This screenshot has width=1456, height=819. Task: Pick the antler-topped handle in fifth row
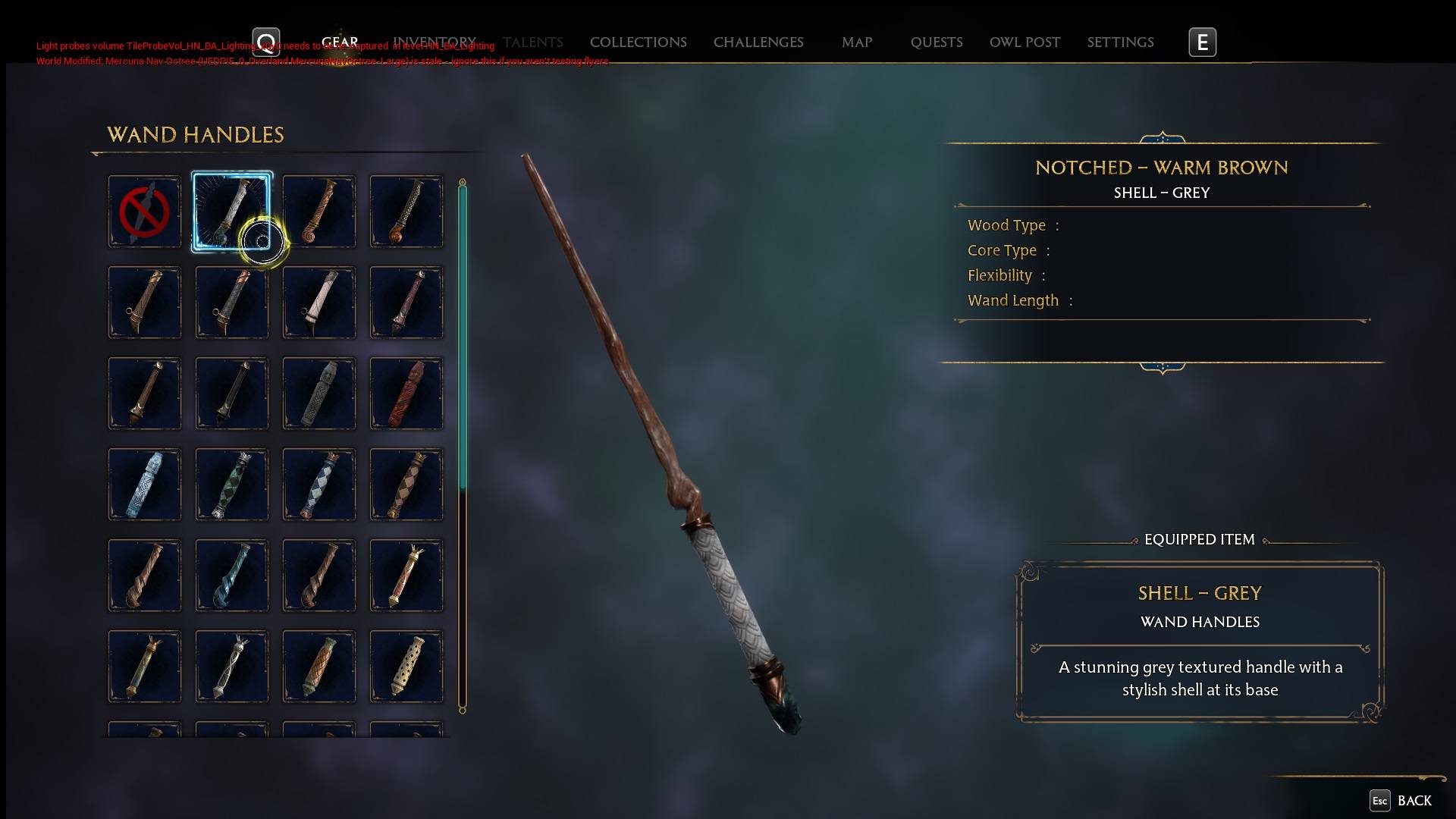(406, 575)
